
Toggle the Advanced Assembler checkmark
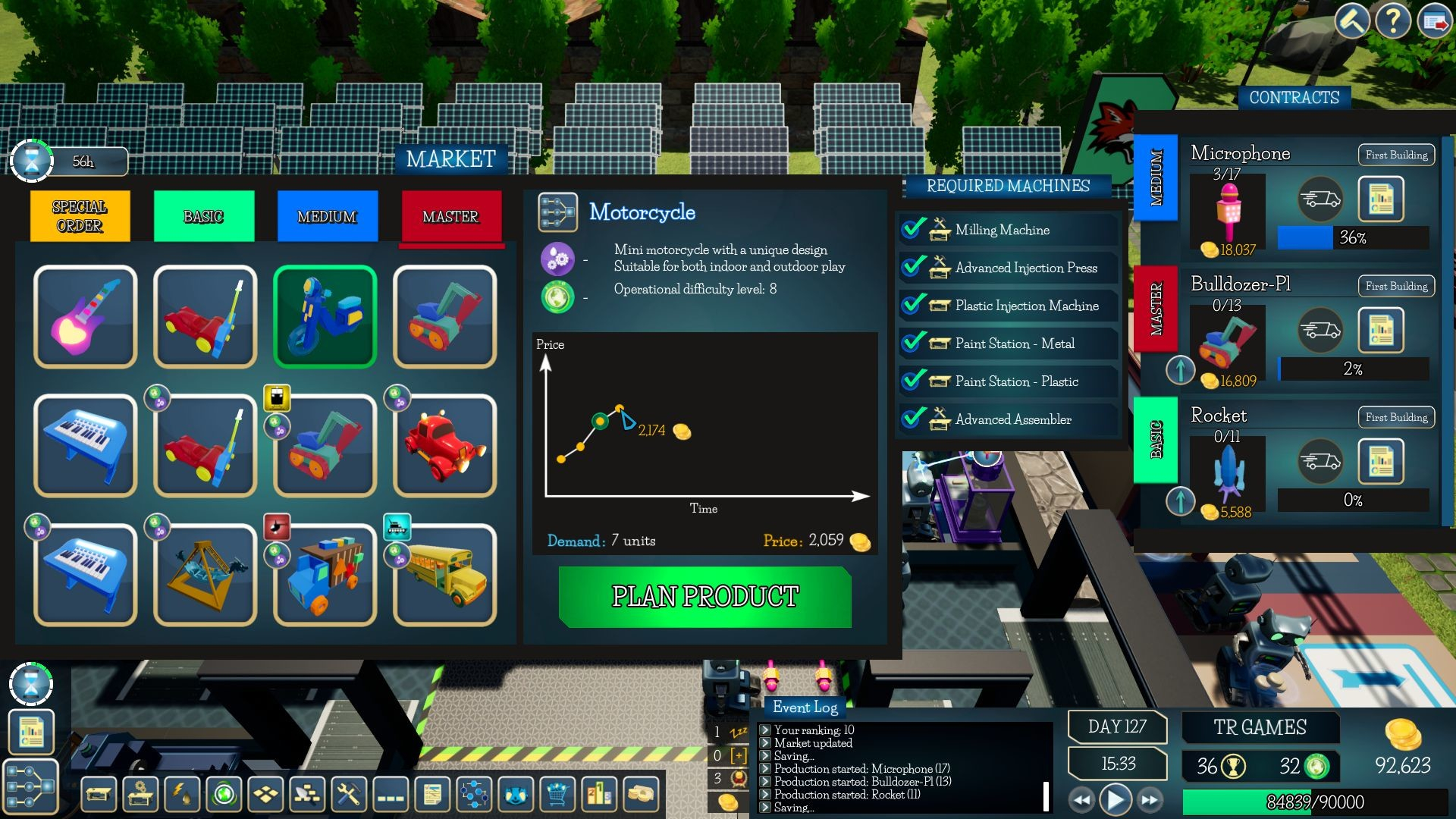pos(912,419)
